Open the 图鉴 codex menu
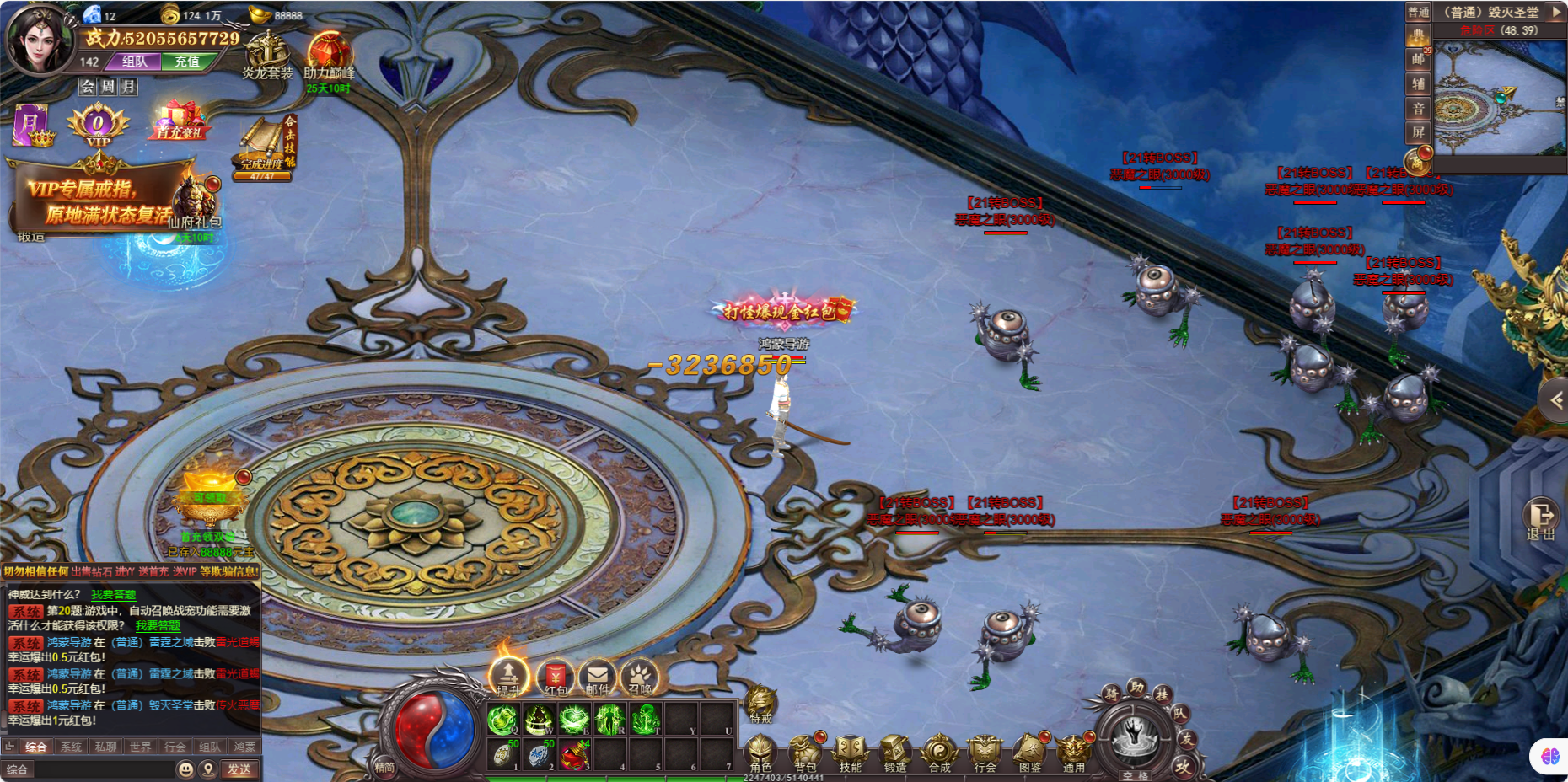 1029,752
